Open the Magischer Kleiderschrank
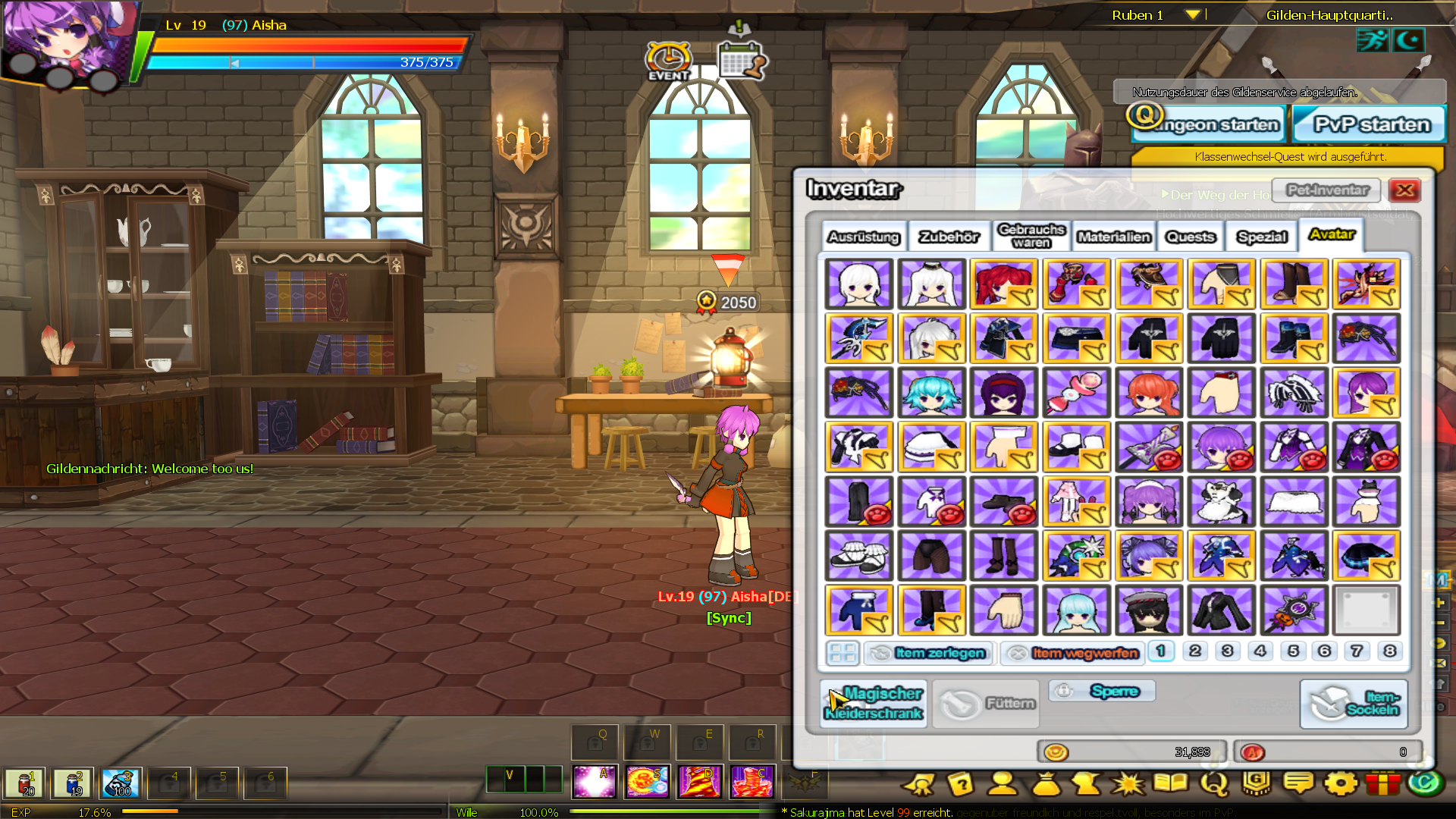Screen dimensions: 1456x819 click(x=874, y=703)
